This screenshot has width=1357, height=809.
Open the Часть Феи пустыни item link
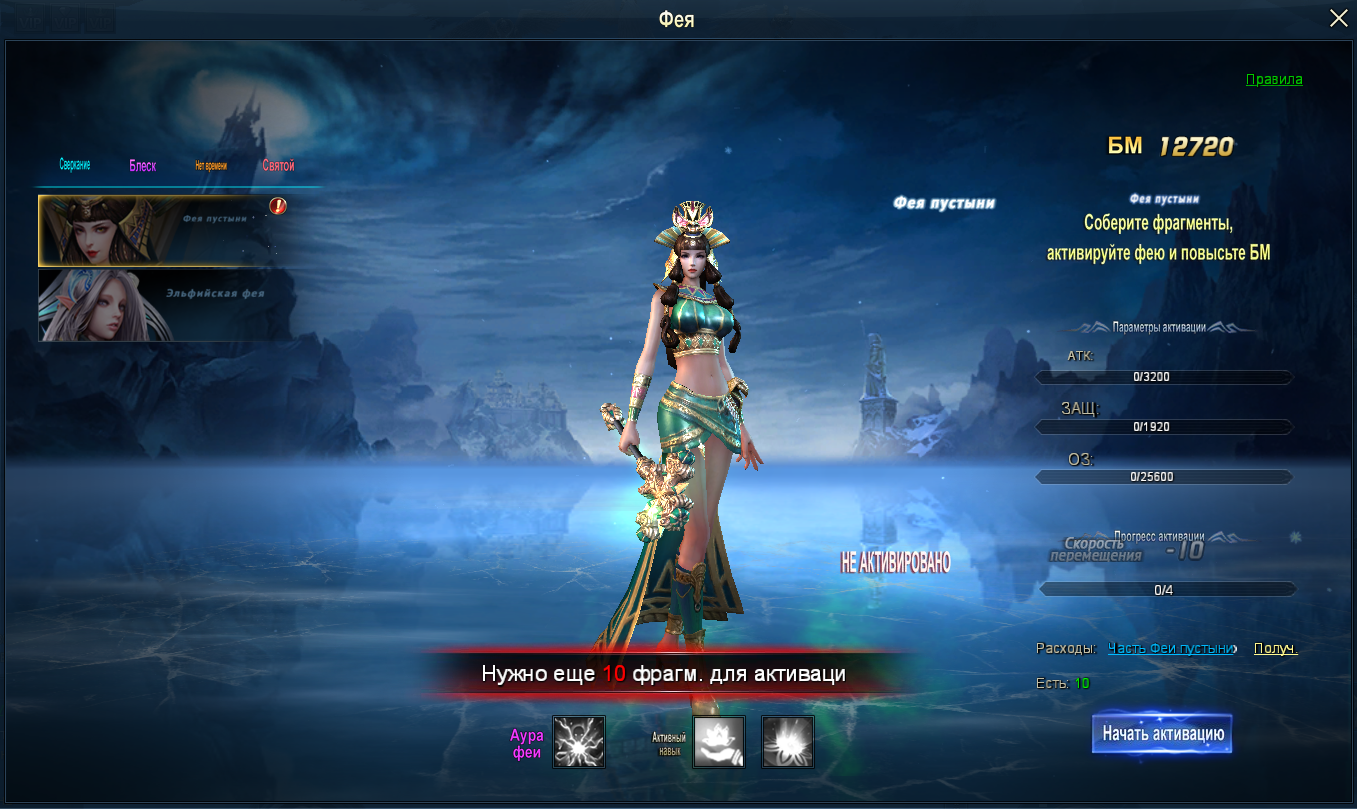pyautogui.click(x=1170, y=648)
